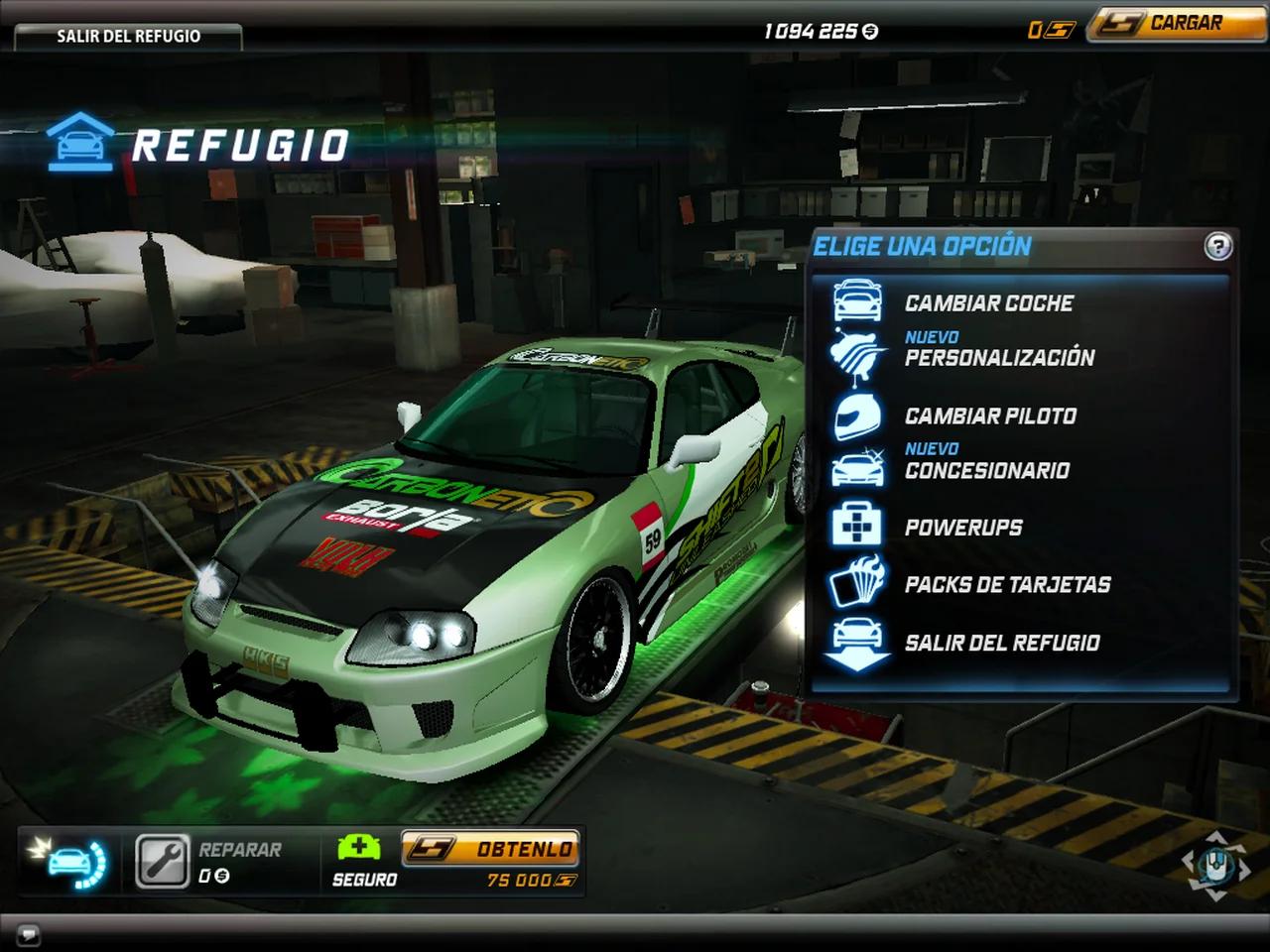Open Packs de Tarjetas card icon
The image size is (1270, 952).
tap(858, 584)
